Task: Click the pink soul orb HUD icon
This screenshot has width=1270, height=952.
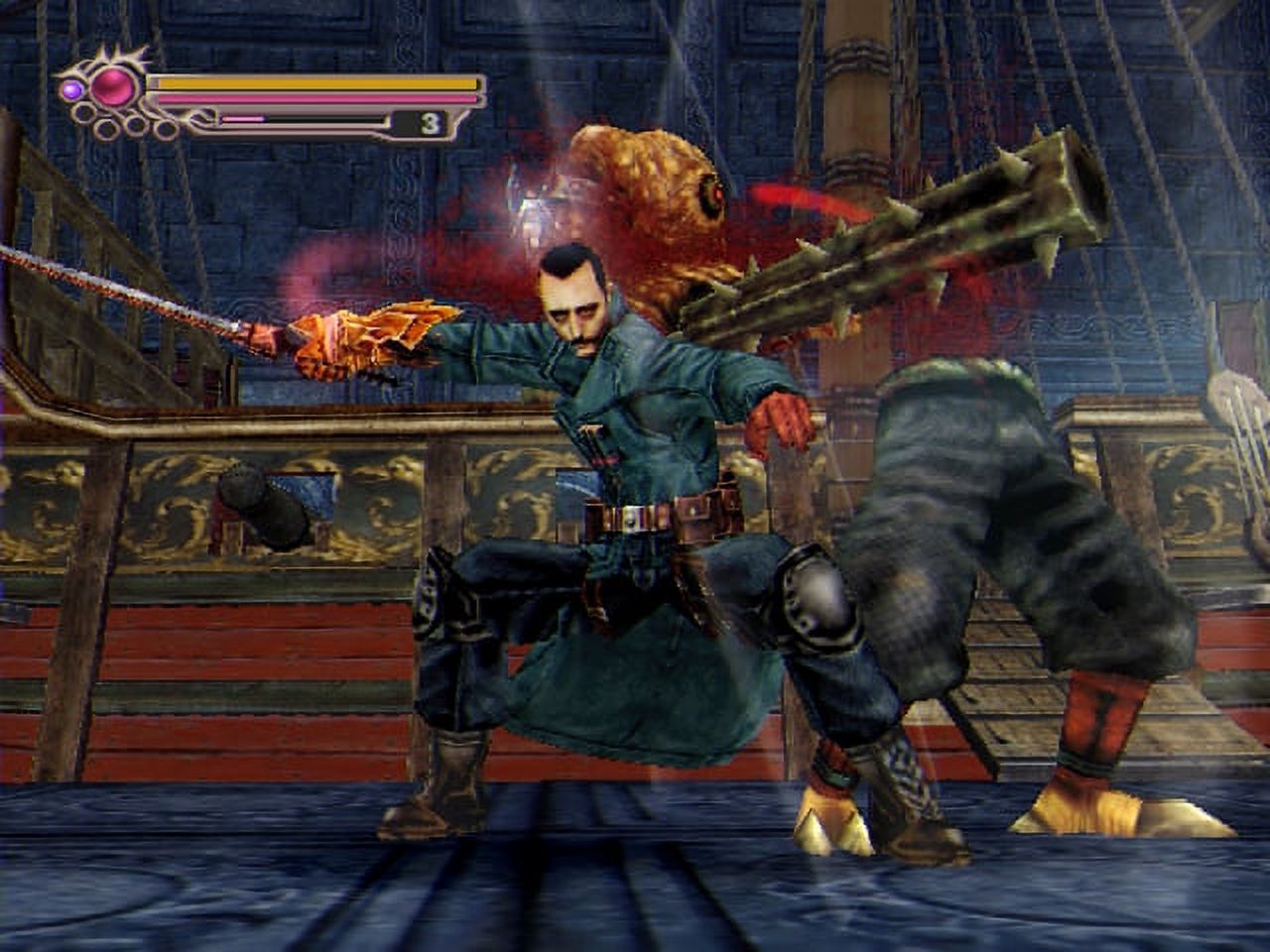Action: [112, 85]
